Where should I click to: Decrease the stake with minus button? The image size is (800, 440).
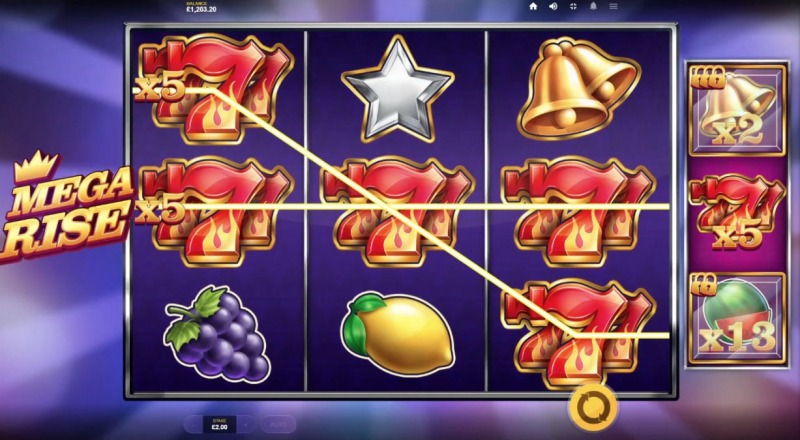coord(193,423)
